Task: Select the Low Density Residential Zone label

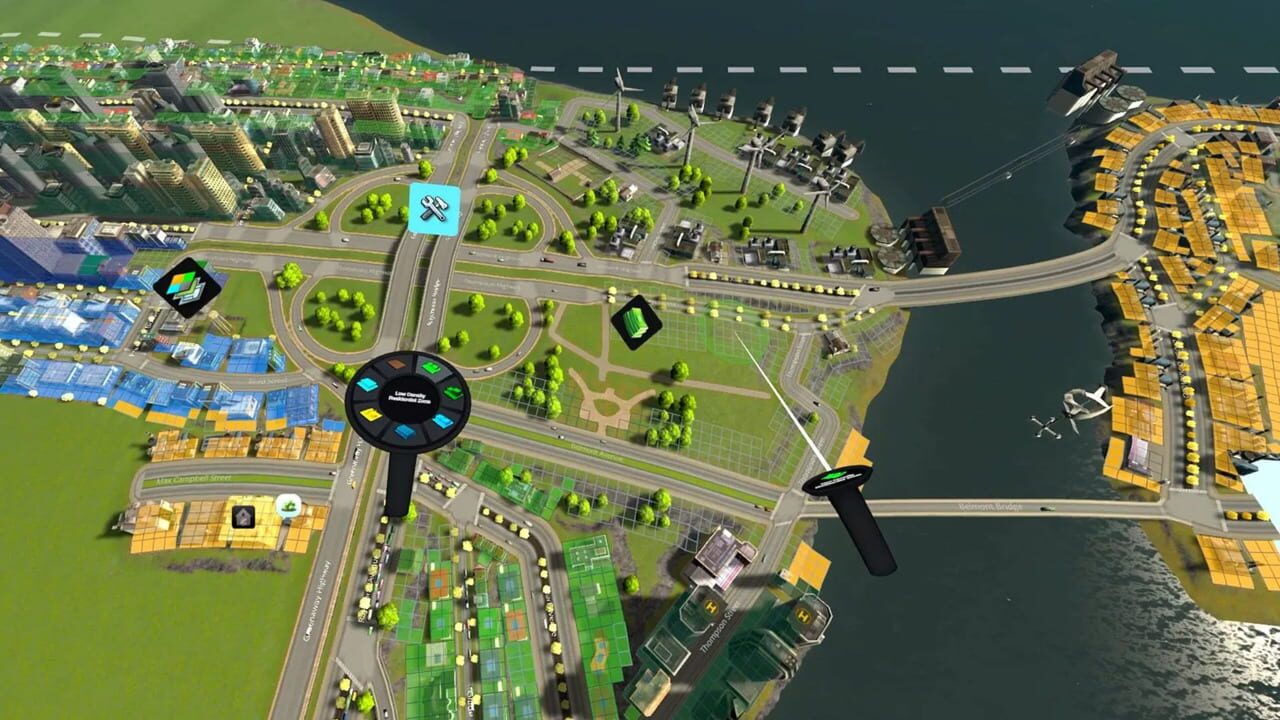Action: click(x=410, y=396)
